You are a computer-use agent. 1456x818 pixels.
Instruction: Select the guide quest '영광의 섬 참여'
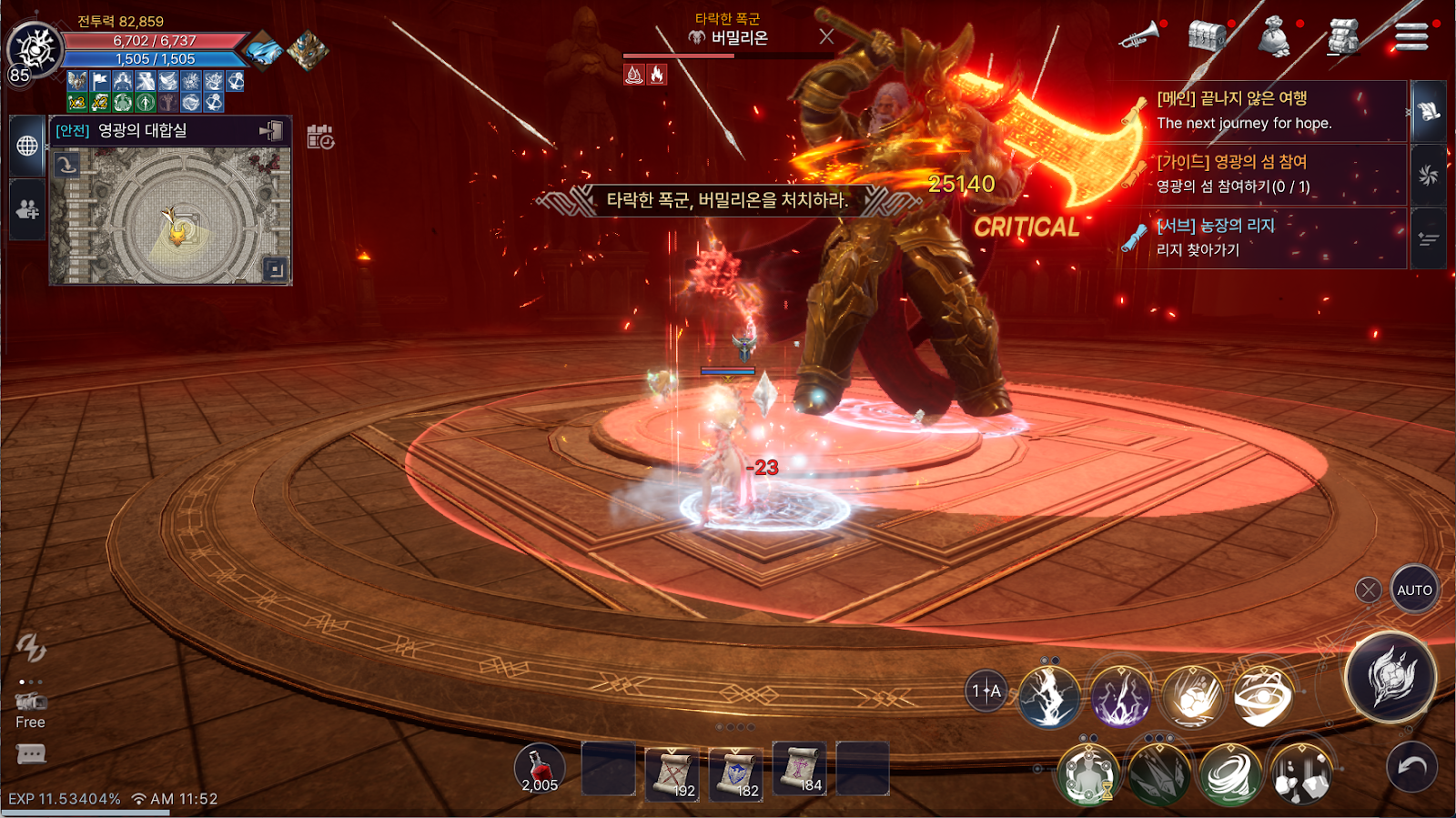click(x=1265, y=174)
